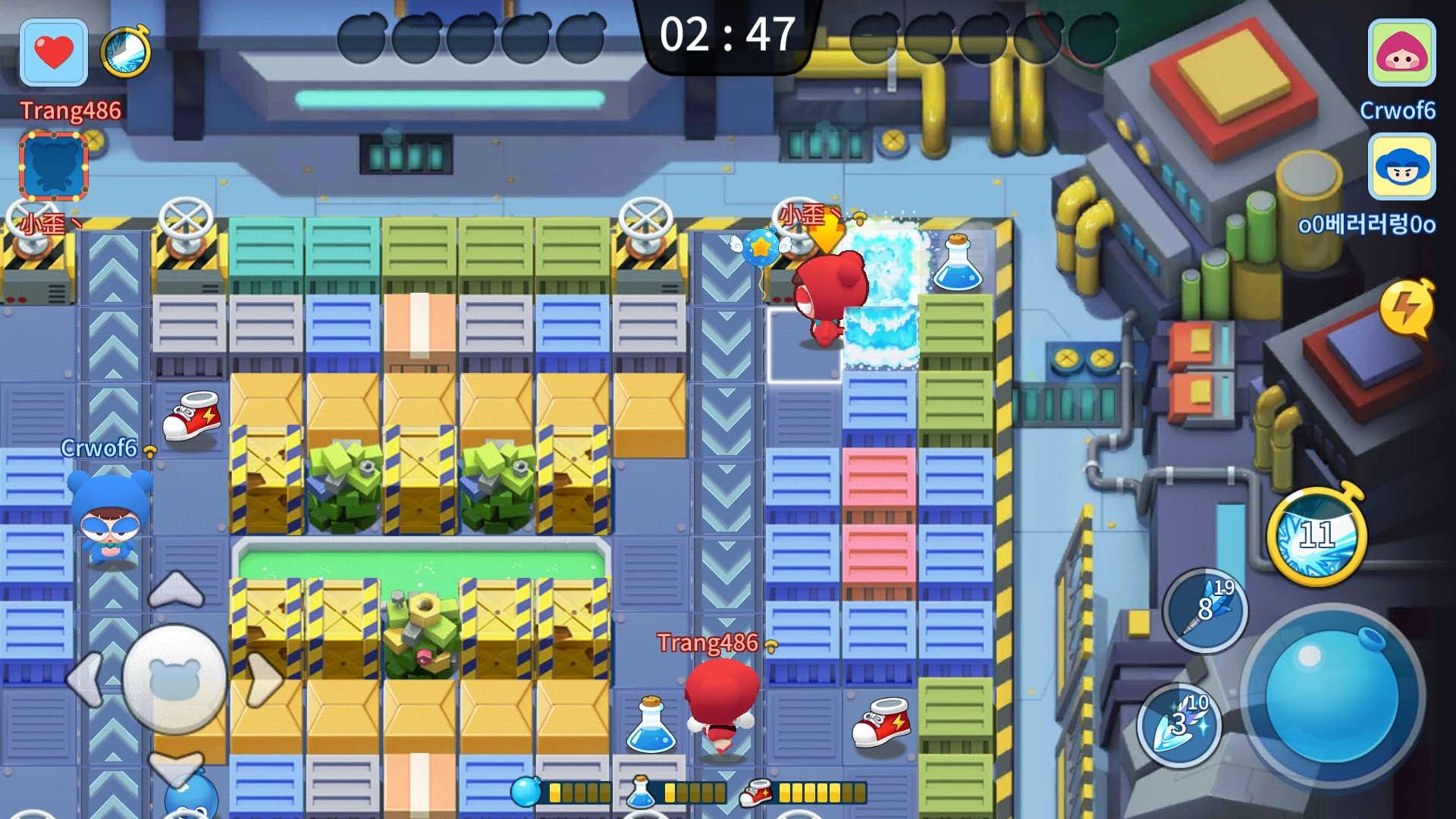Use the blue needle dart item skill
The width and height of the screenshot is (1456, 819).
[x=1205, y=610]
